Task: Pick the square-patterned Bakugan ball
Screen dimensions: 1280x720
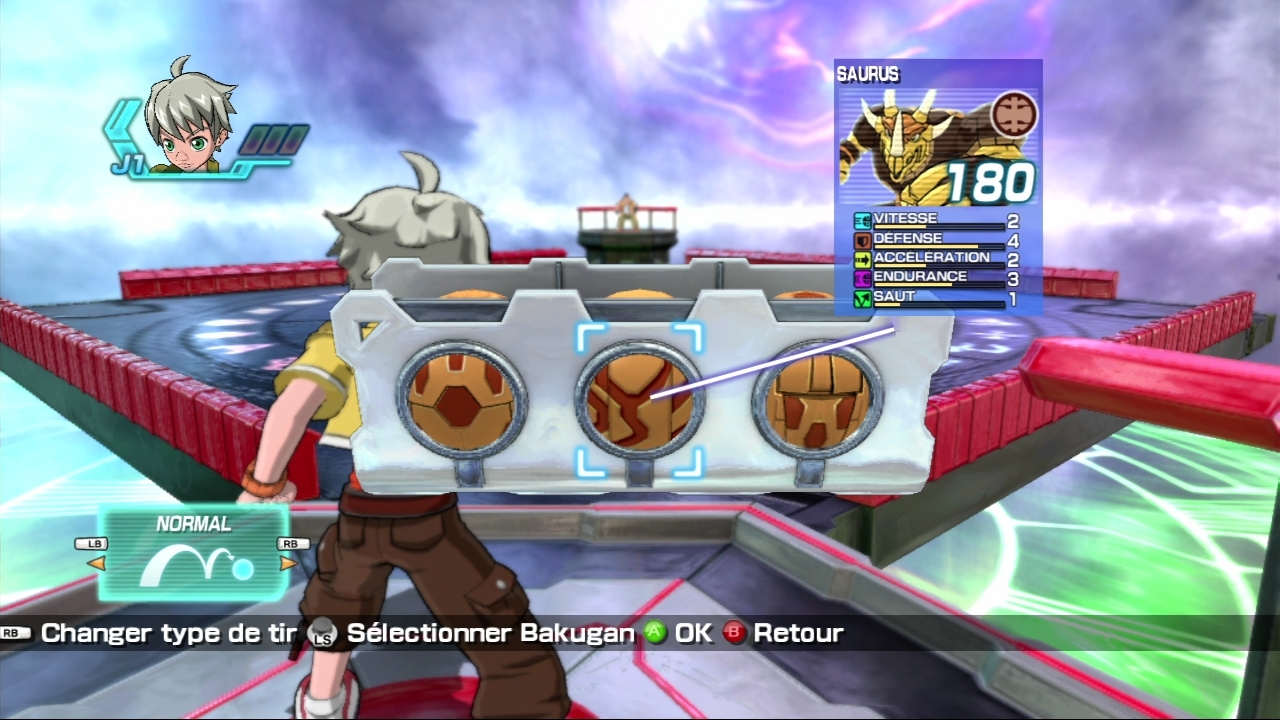Action: tap(817, 400)
